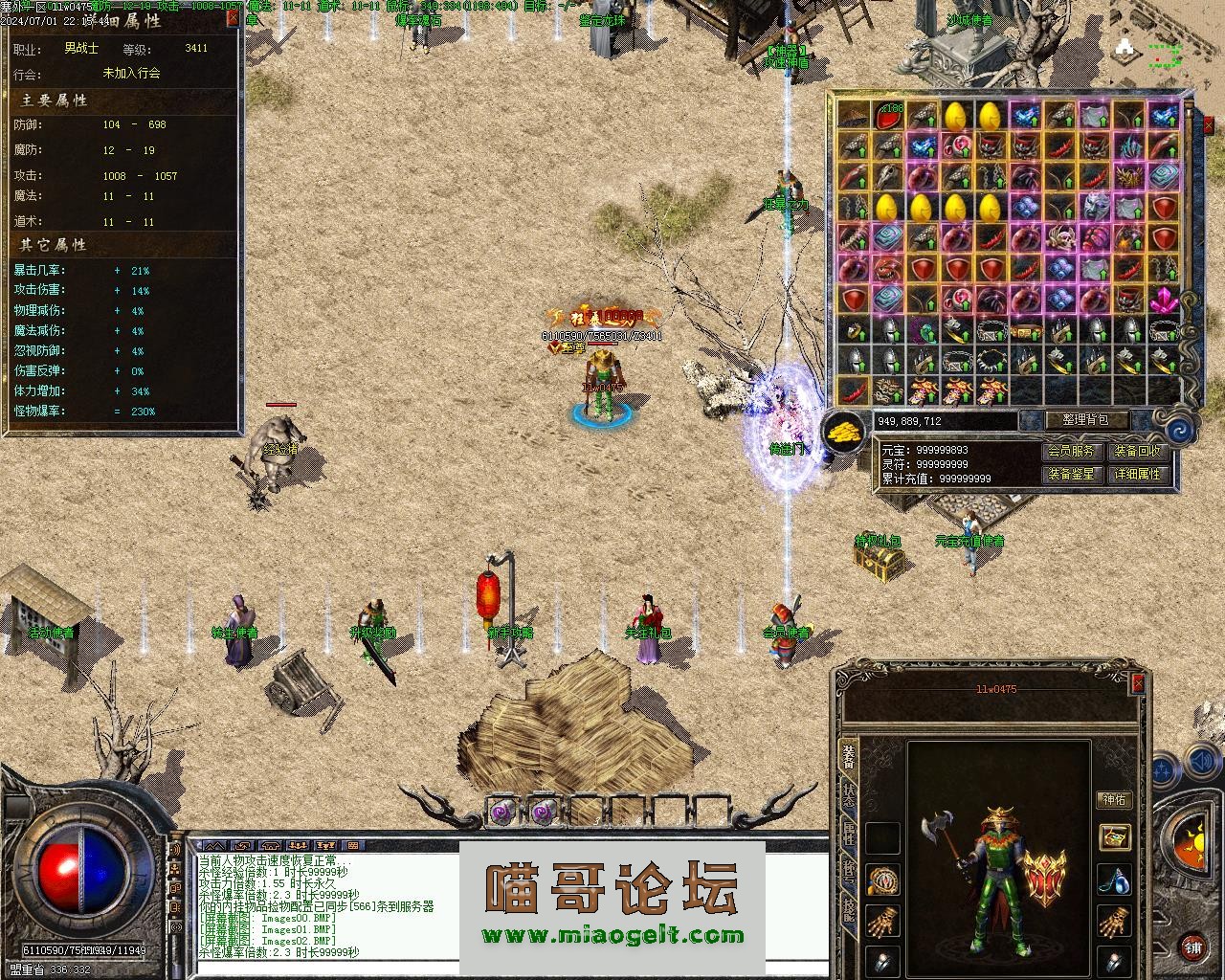Open the 铺 shop round button
Image resolution: width=1225 pixels, height=980 pixels.
coord(1192,948)
